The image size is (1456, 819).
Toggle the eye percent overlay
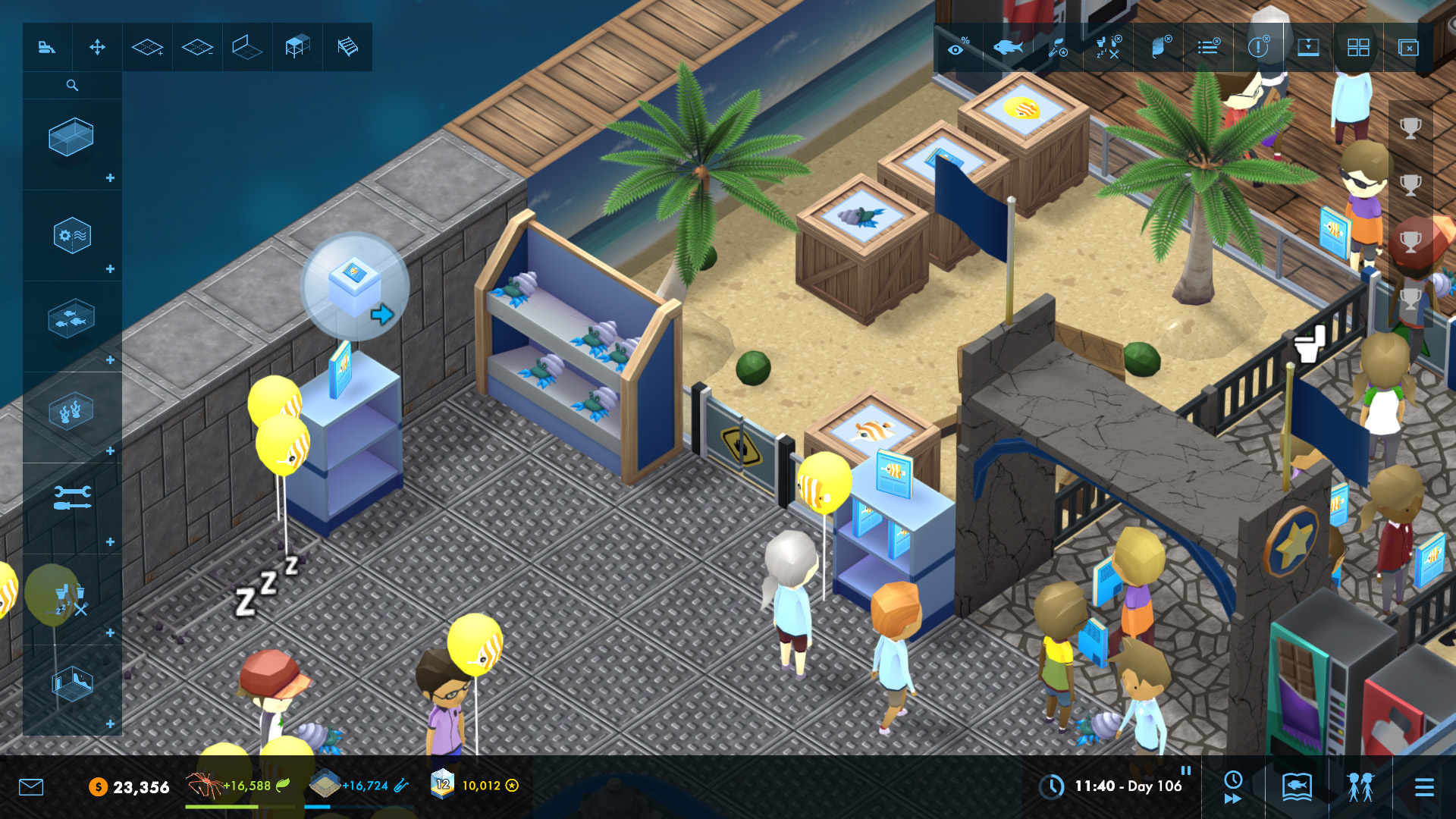(959, 48)
